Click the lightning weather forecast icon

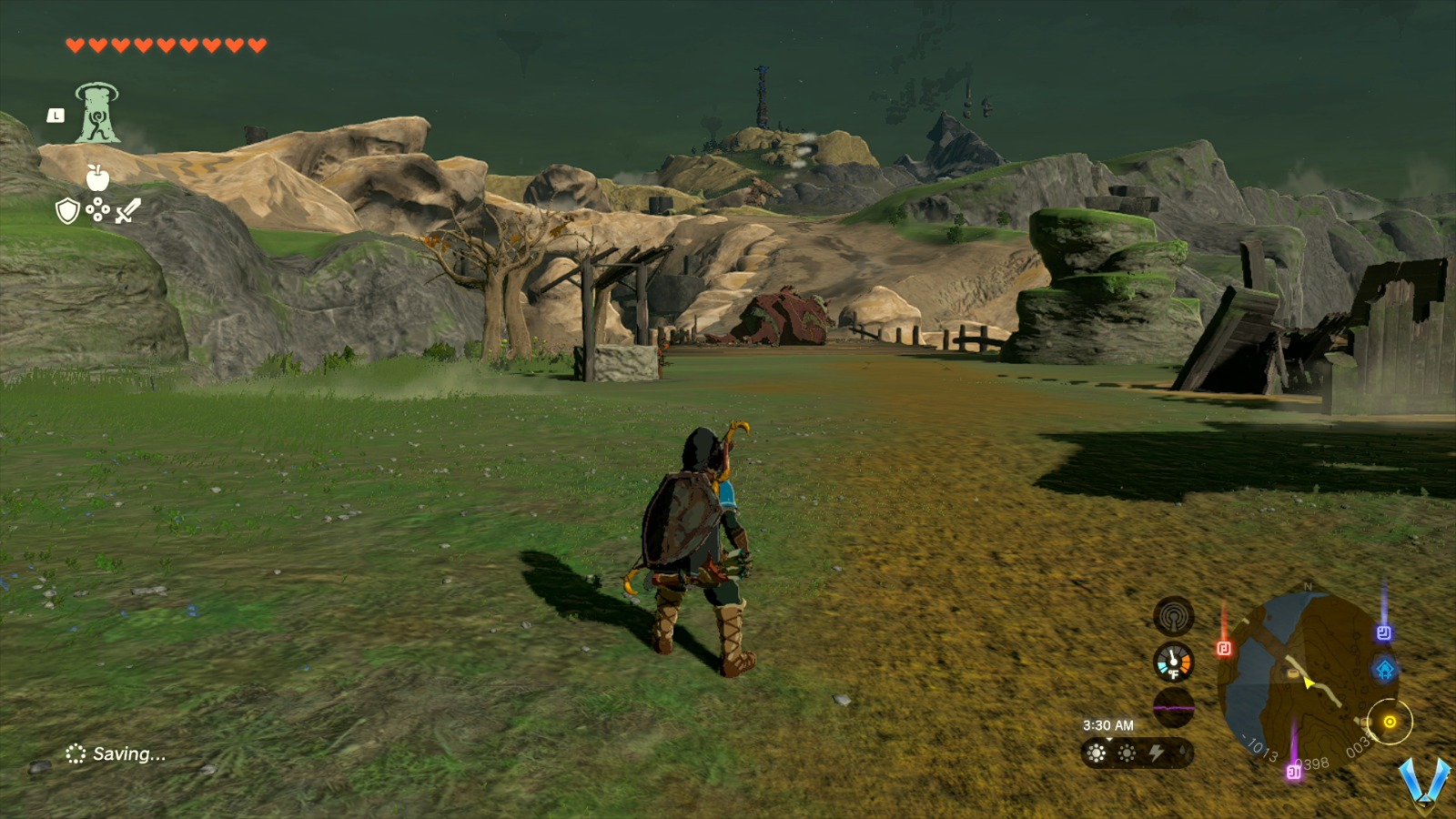pyautogui.click(x=1158, y=753)
